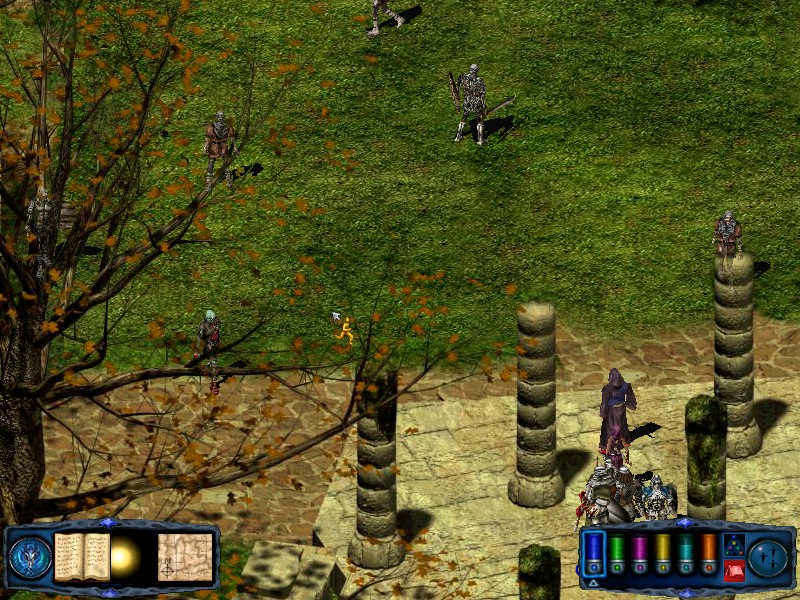
Task: Open the parchment area map
Action: [x=185, y=556]
